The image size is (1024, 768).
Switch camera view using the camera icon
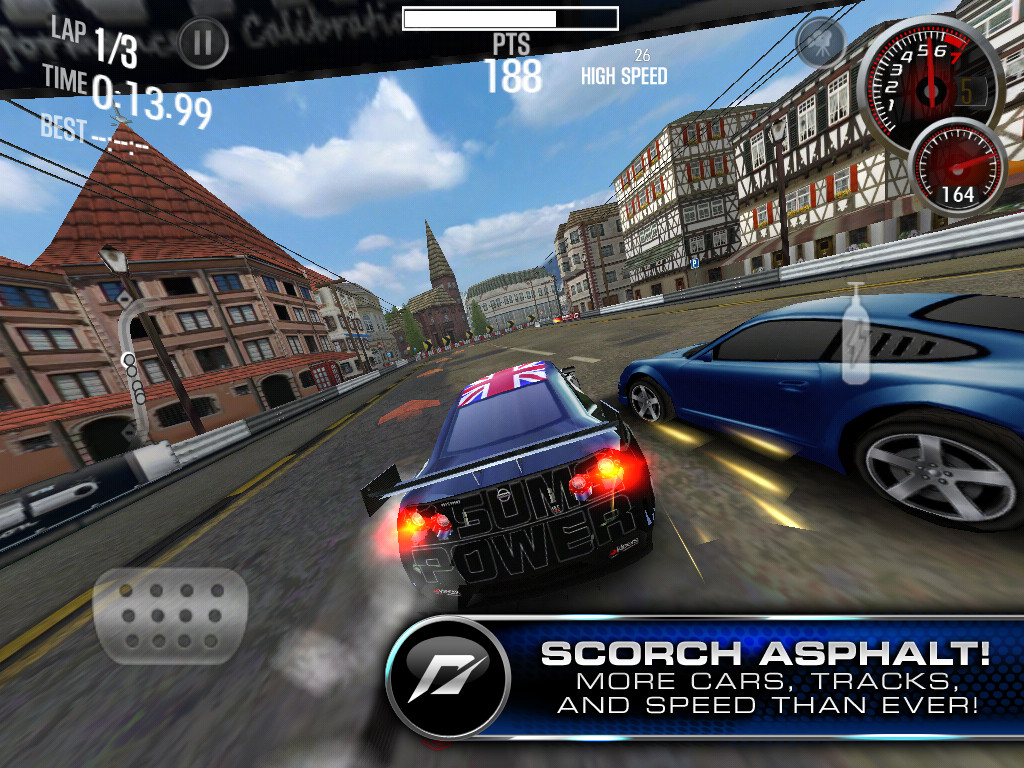(x=820, y=42)
